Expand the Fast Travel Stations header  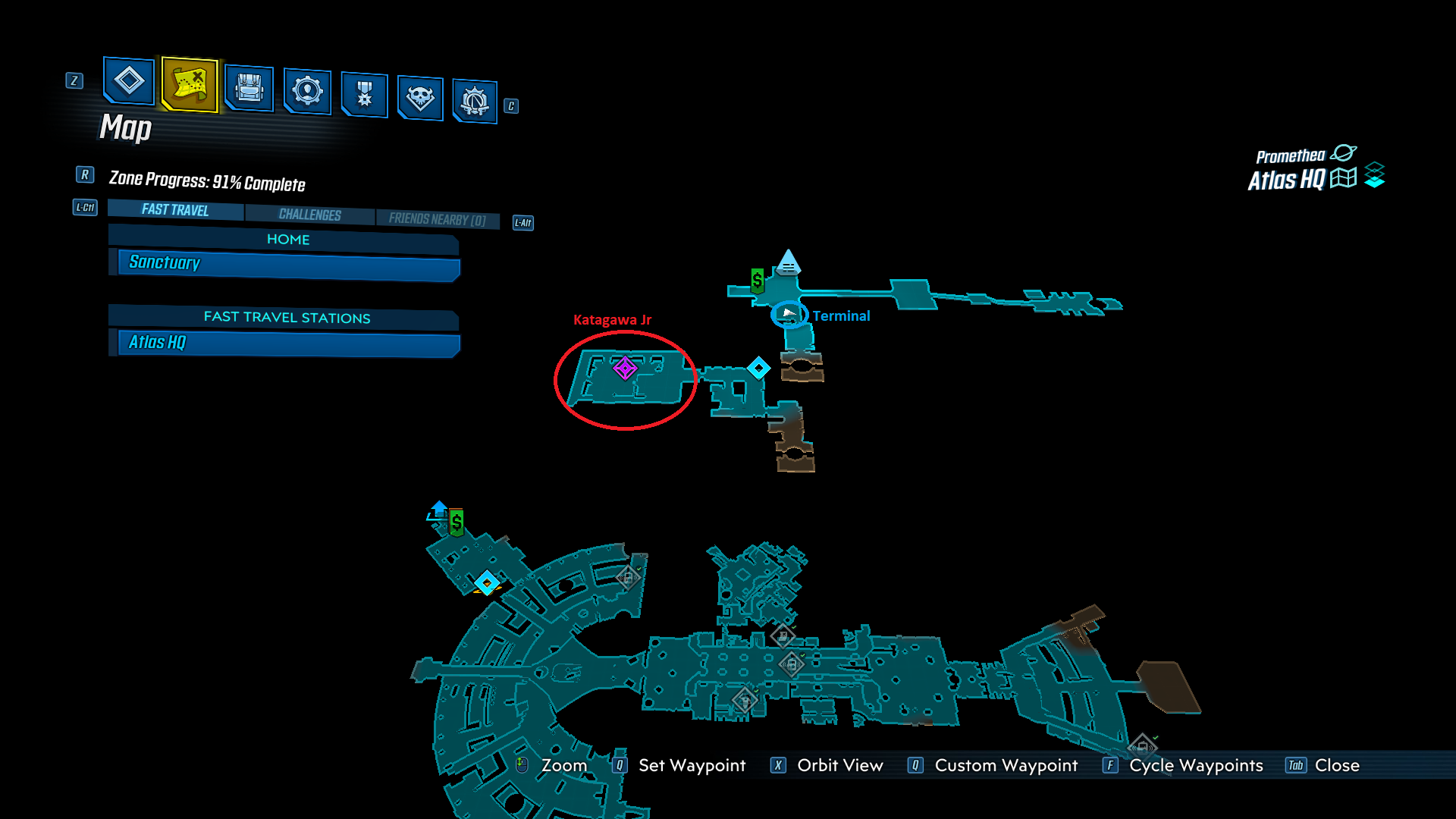click(286, 317)
